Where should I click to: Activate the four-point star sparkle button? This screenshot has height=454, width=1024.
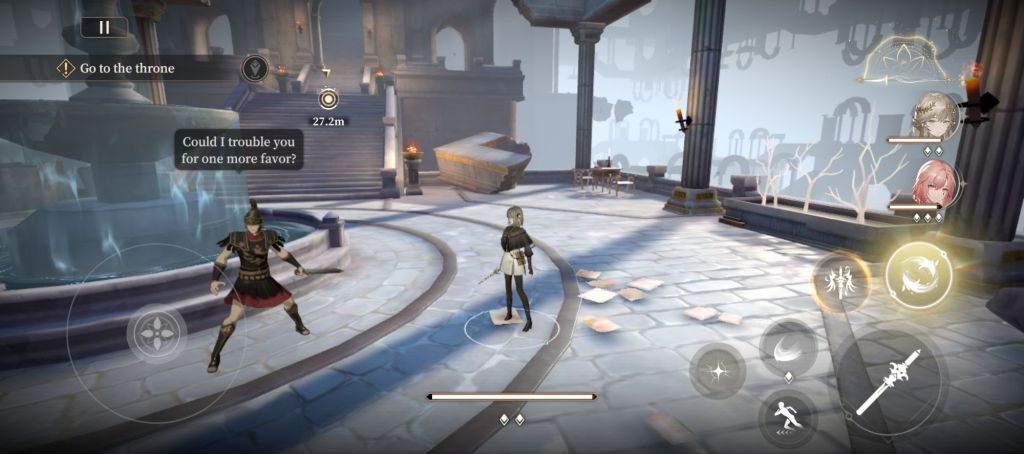click(717, 371)
